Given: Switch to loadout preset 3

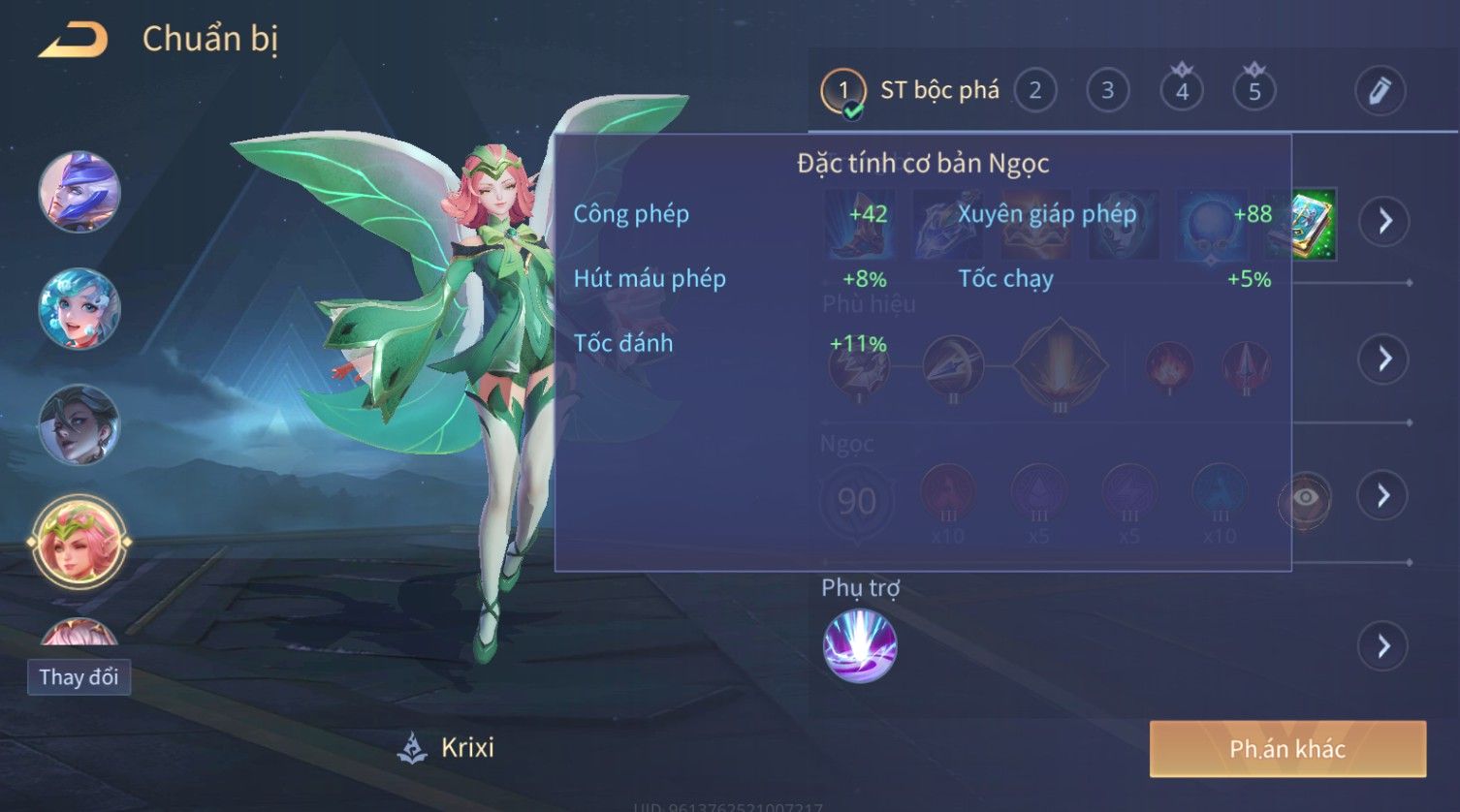Looking at the screenshot, I should click(x=1107, y=91).
